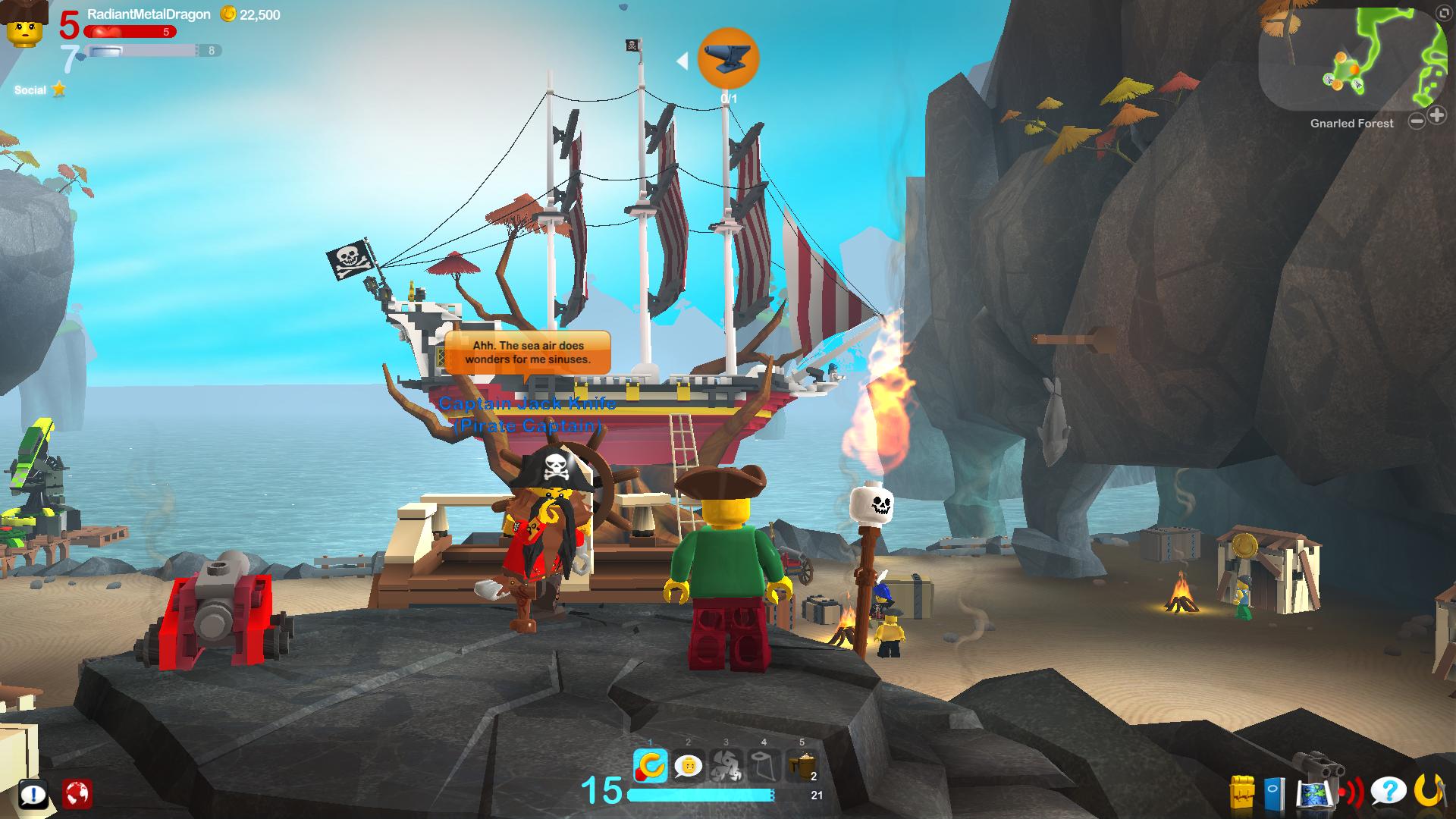The image size is (1456, 819).
Task: Click the left arrow beside the anvil objective
Action: (684, 62)
